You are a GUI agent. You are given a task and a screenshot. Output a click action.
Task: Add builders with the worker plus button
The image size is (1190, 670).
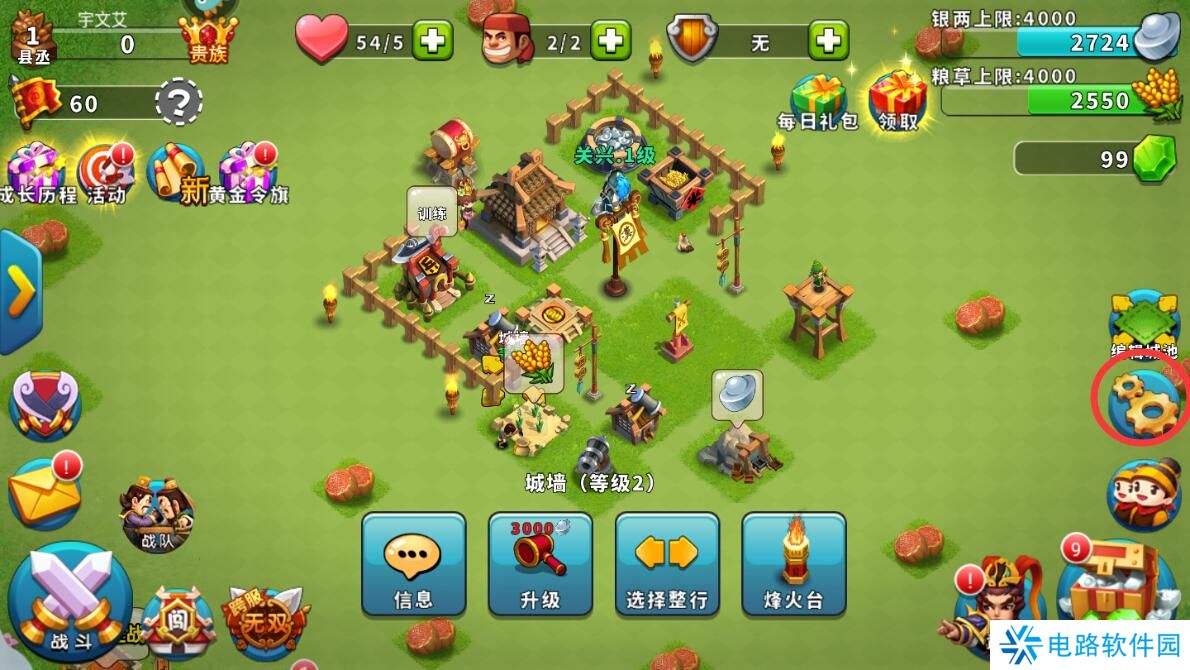(610, 41)
